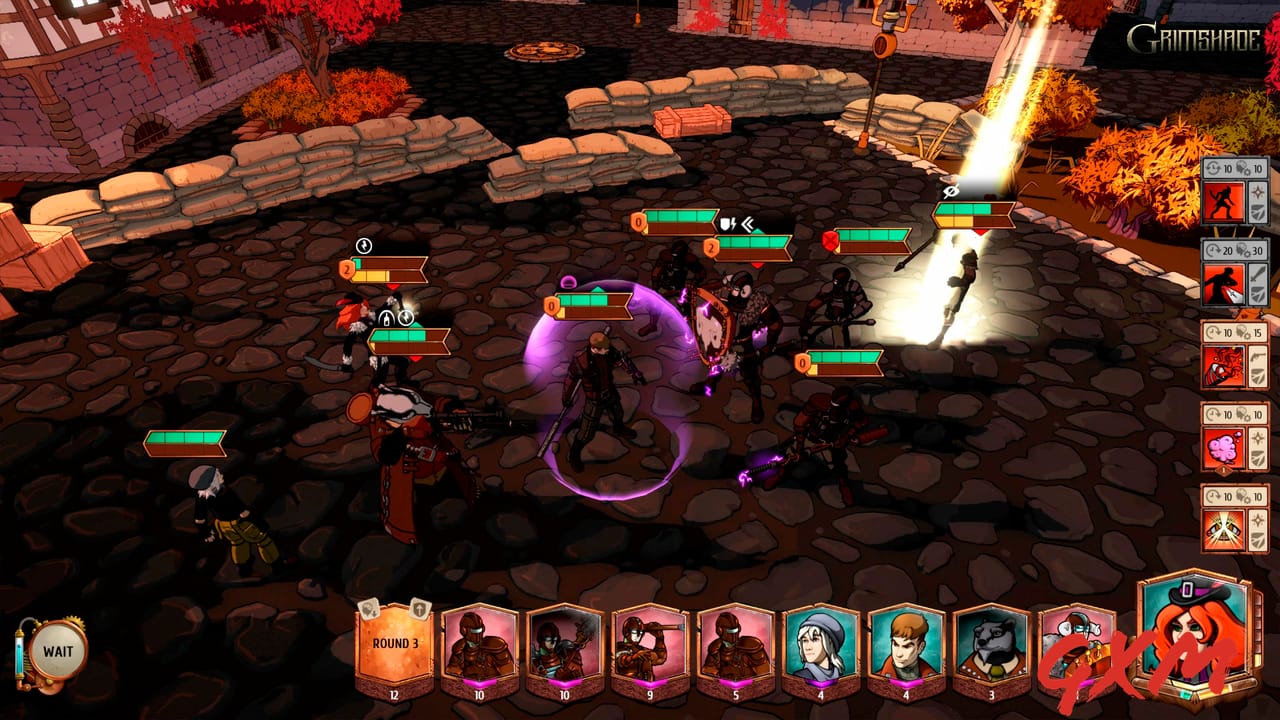
Task: Click the shield status icon above the armored knight
Action: pos(726,222)
